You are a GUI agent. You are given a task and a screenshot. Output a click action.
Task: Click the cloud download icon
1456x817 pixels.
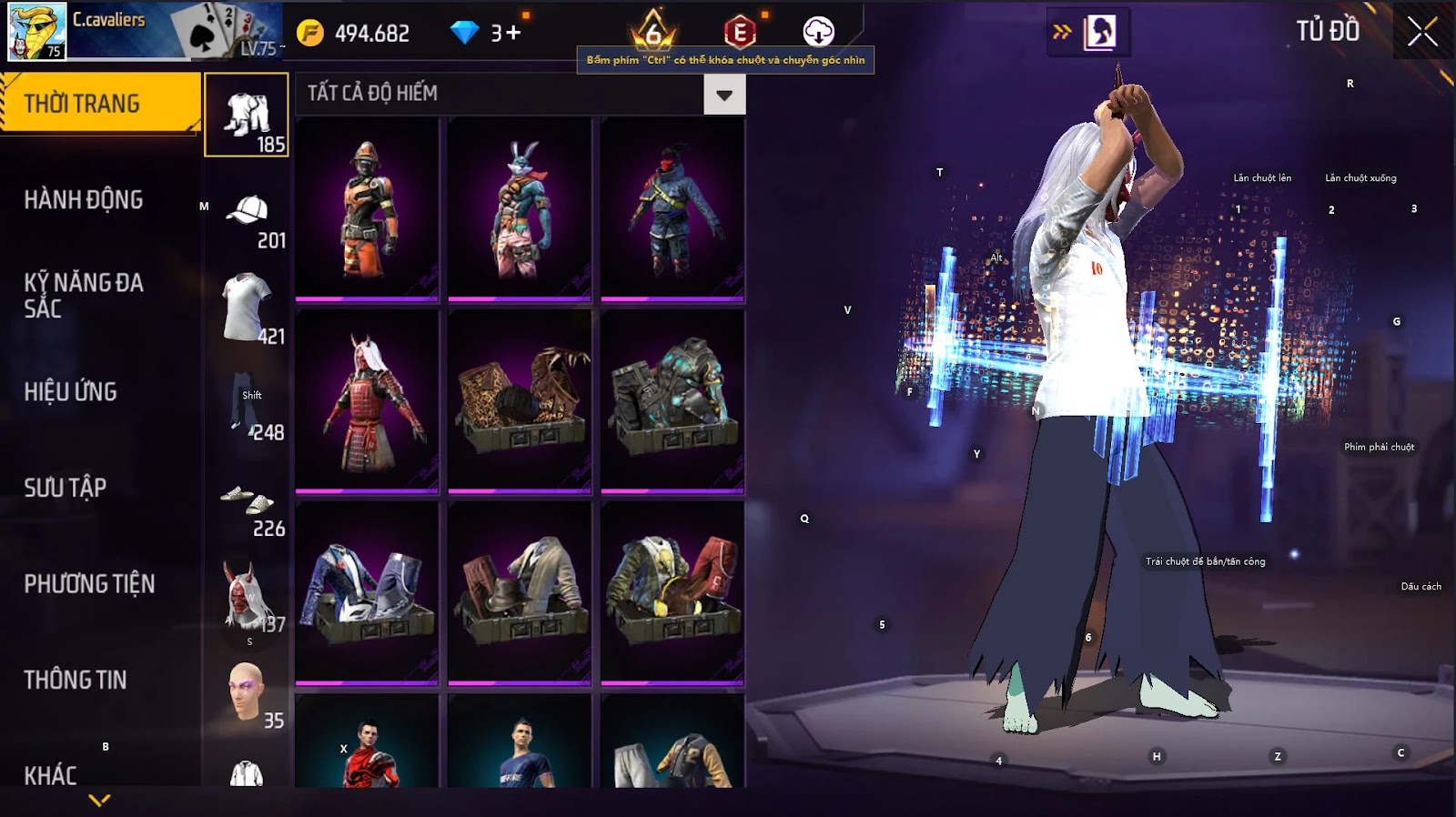click(818, 32)
